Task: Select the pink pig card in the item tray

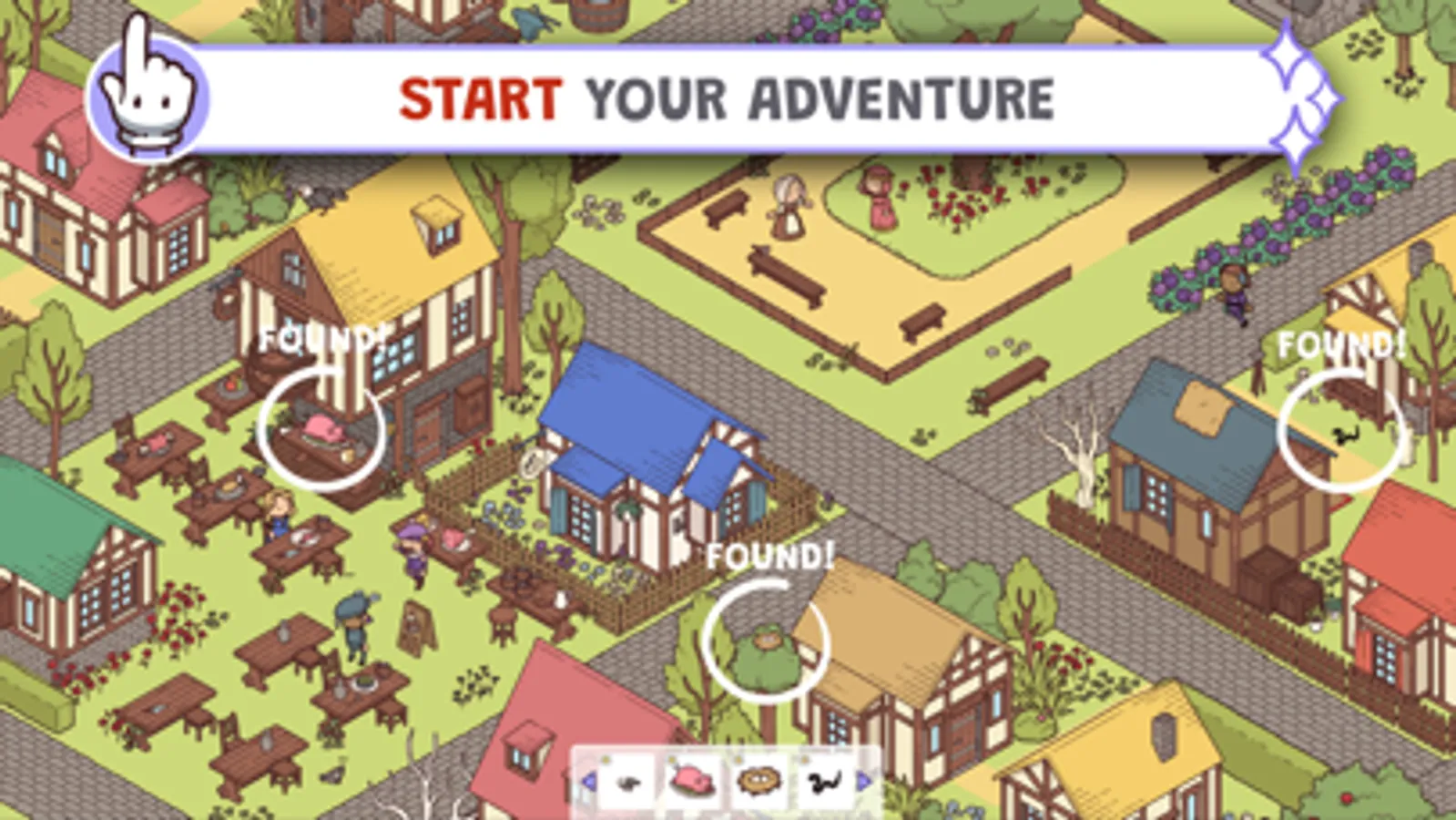Action: coord(692,782)
